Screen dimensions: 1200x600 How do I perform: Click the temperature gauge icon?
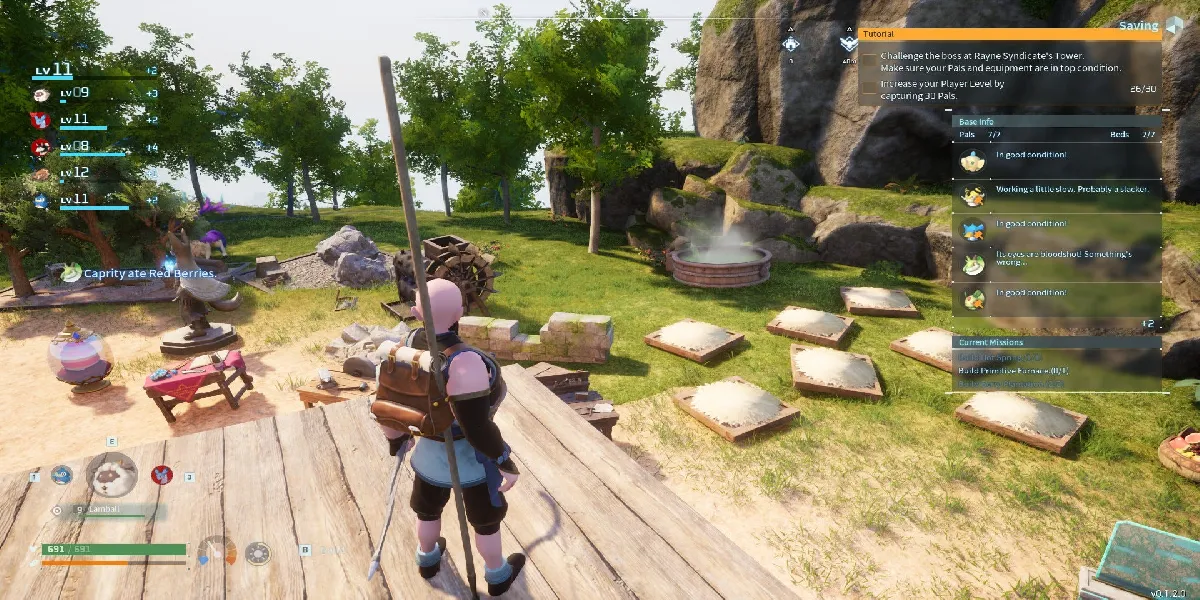216,551
